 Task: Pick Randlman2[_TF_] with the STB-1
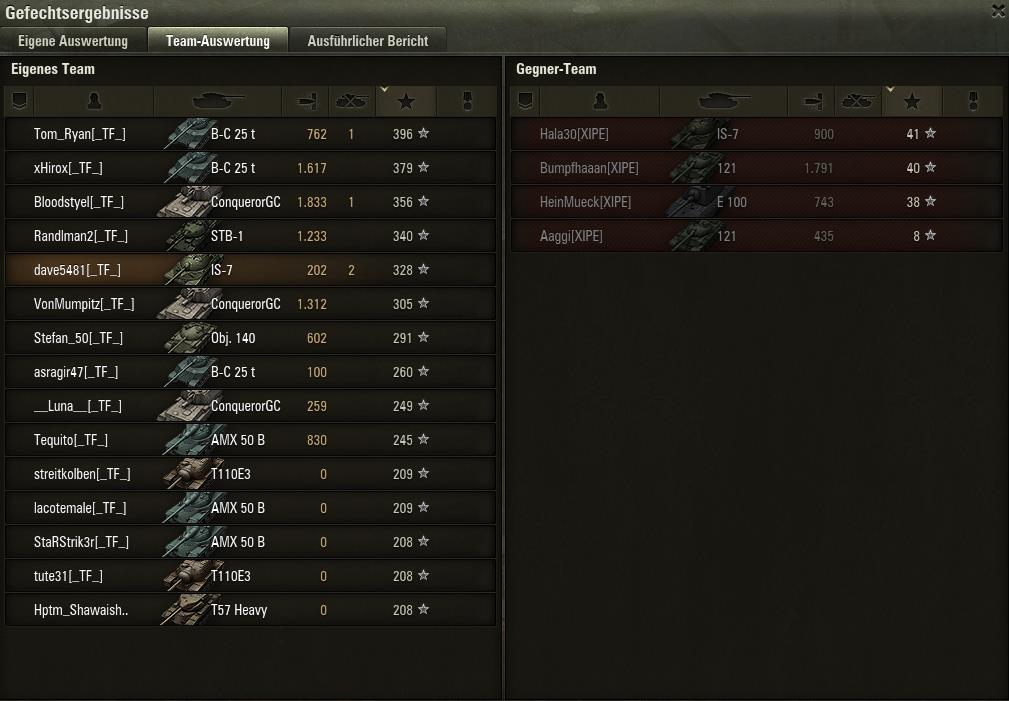tap(250, 236)
